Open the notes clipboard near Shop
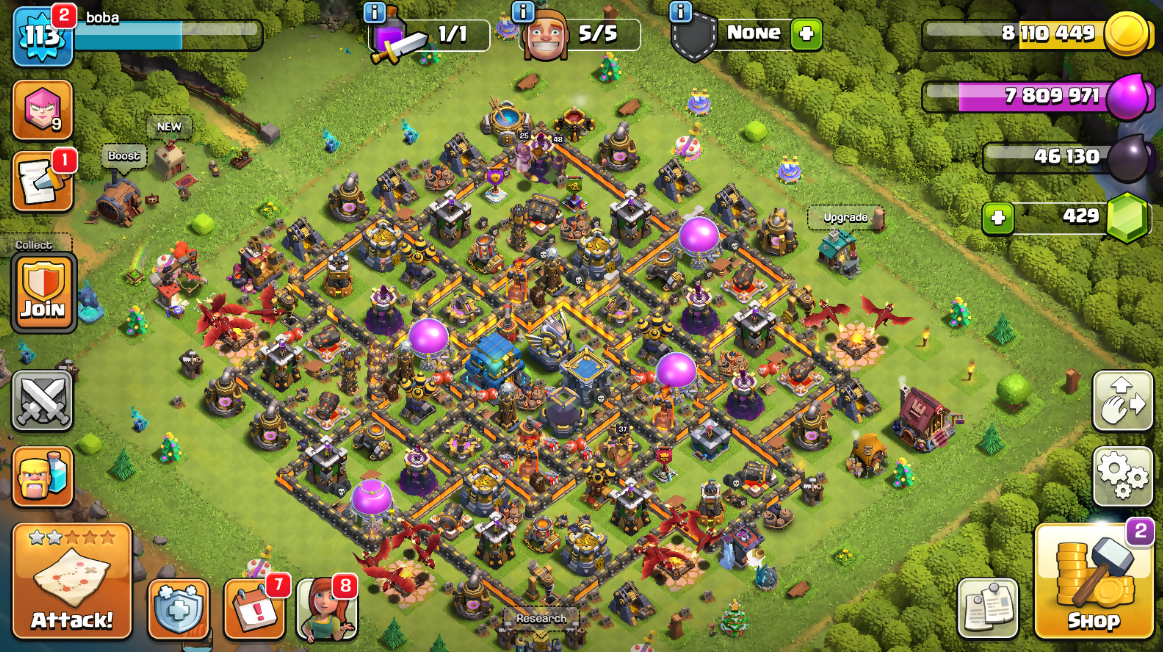The image size is (1163, 652). click(987, 607)
